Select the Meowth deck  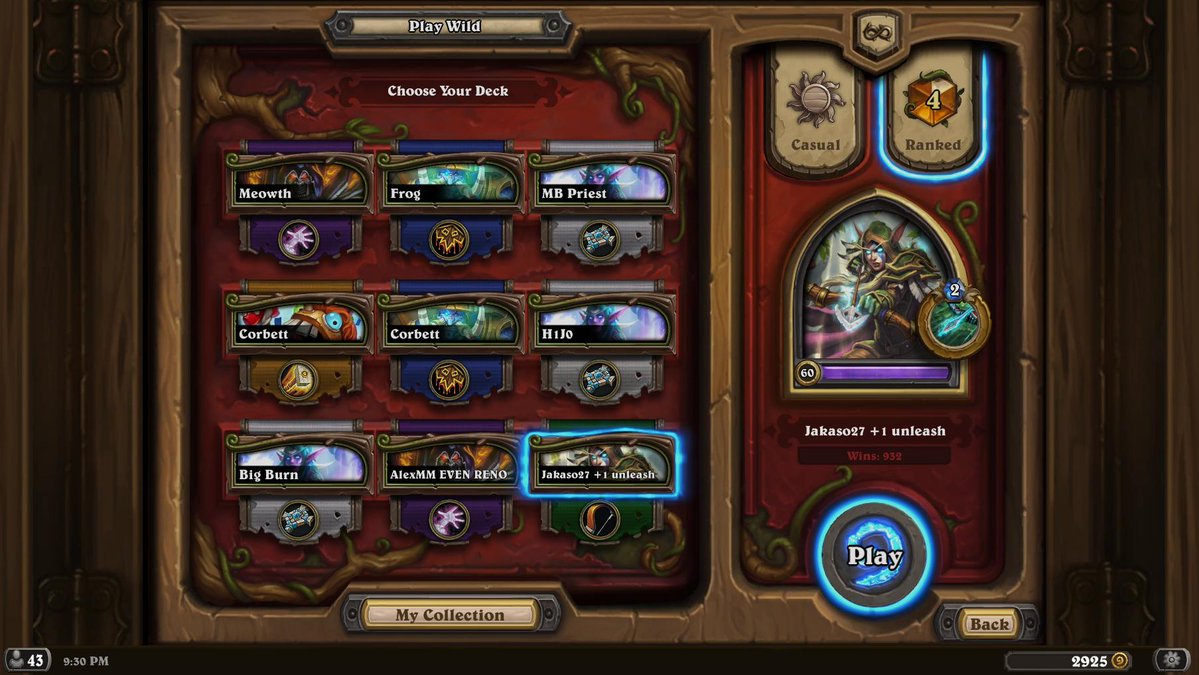point(300,183)
